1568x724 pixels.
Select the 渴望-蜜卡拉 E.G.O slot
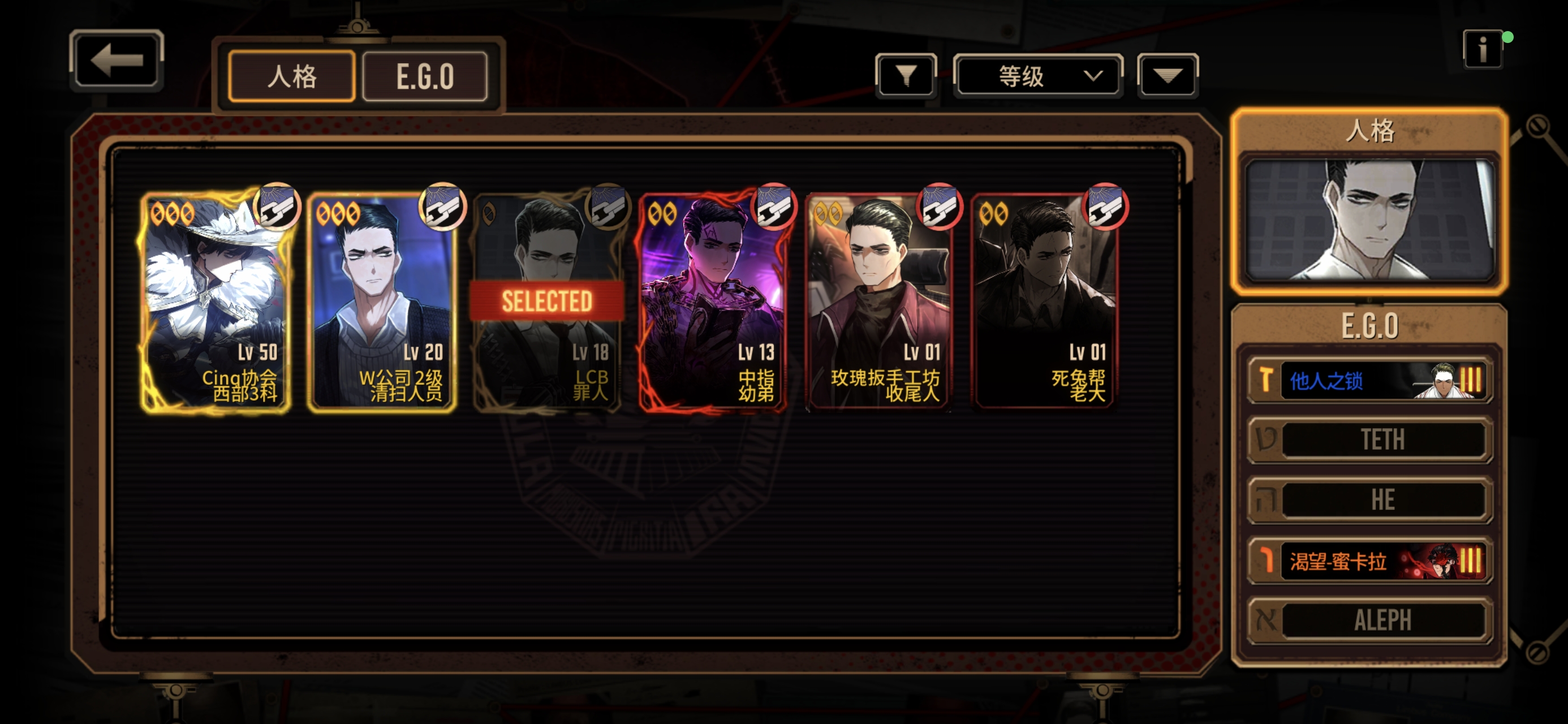[x=1369, y=561]
